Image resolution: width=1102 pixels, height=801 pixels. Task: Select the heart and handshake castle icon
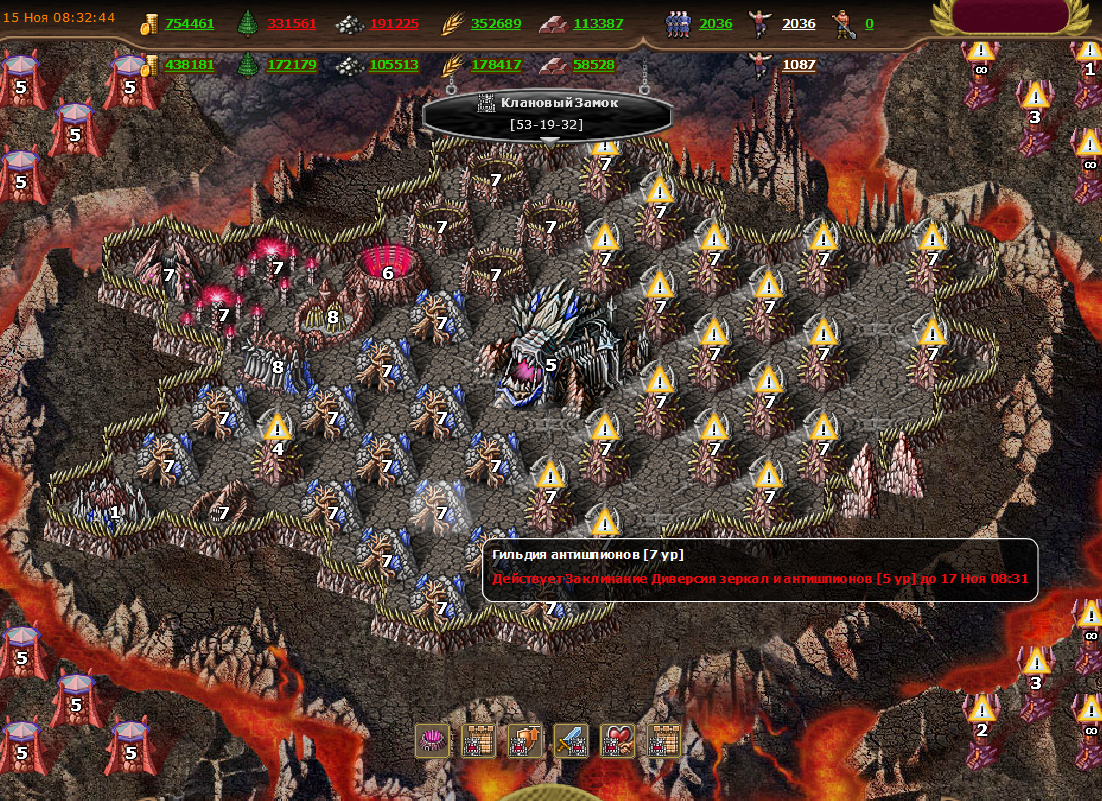[617, 741]
